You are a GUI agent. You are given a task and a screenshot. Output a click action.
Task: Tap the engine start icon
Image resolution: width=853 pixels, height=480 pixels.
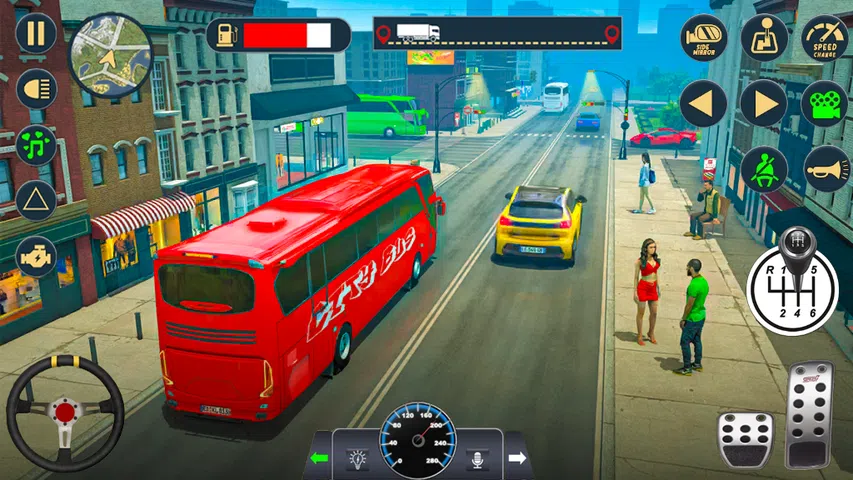tap(35, 256)
